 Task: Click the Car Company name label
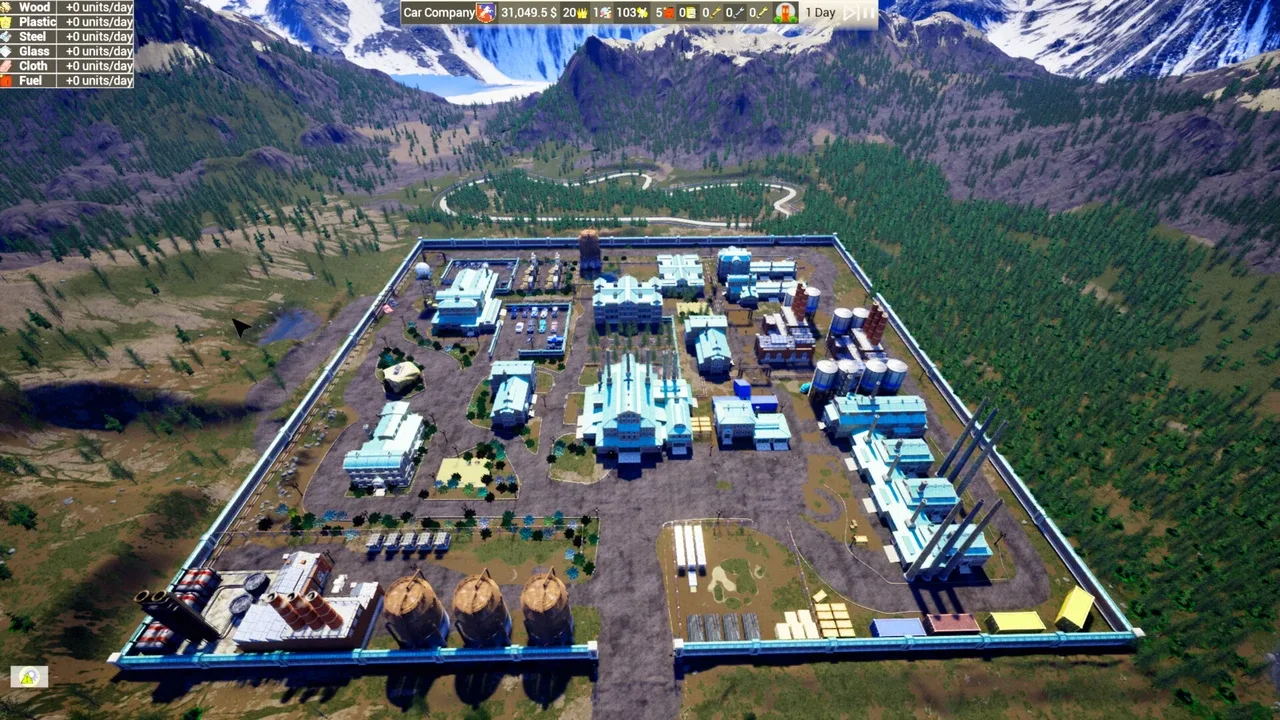(436, 12)
